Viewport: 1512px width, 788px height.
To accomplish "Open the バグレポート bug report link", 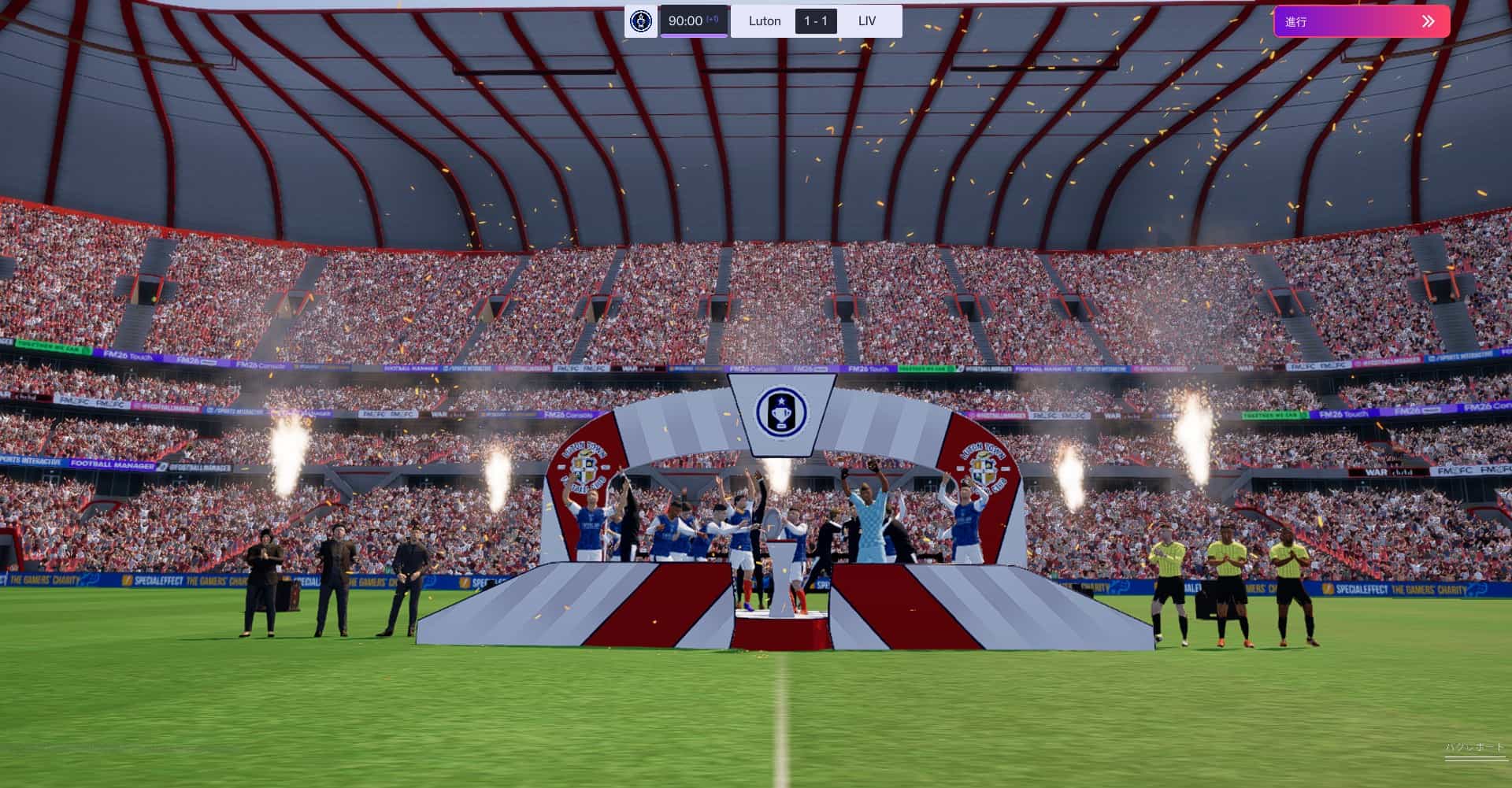I will pos(1473,748).
